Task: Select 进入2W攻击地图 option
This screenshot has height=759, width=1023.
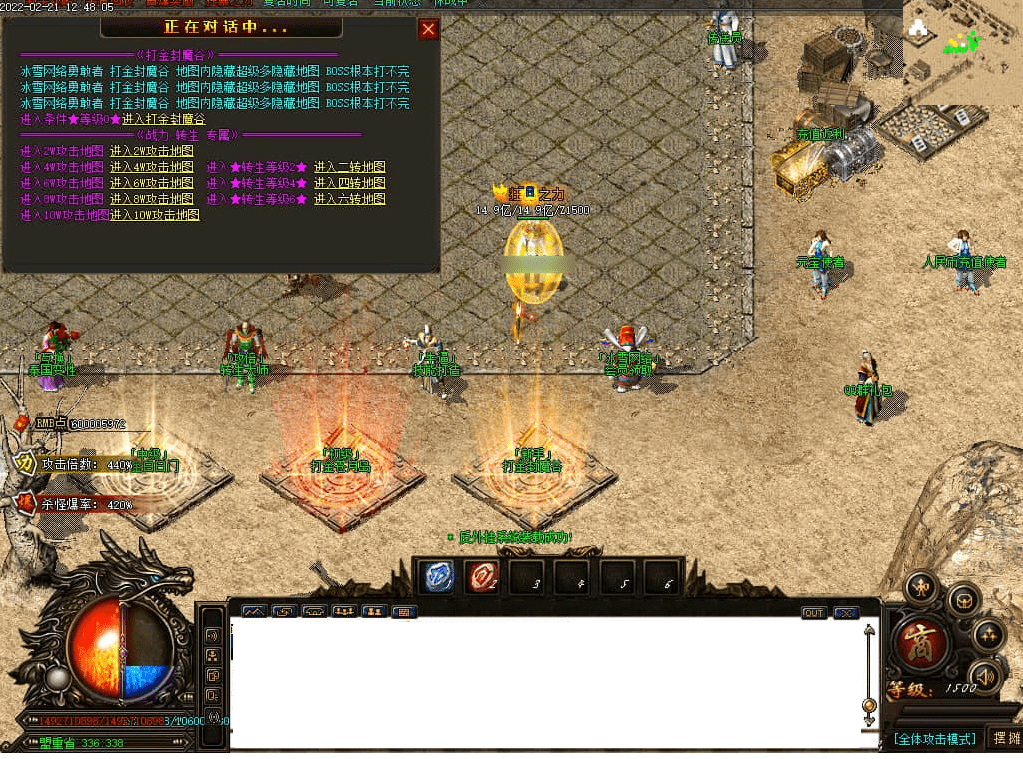Action: pos(151,151)
